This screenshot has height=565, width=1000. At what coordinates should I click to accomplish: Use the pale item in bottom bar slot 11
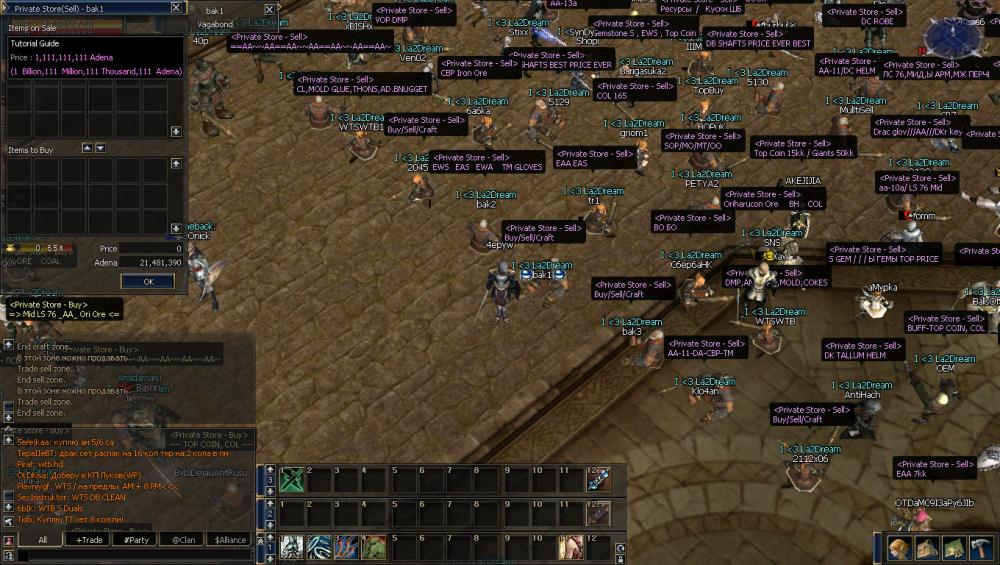point(570,547)
